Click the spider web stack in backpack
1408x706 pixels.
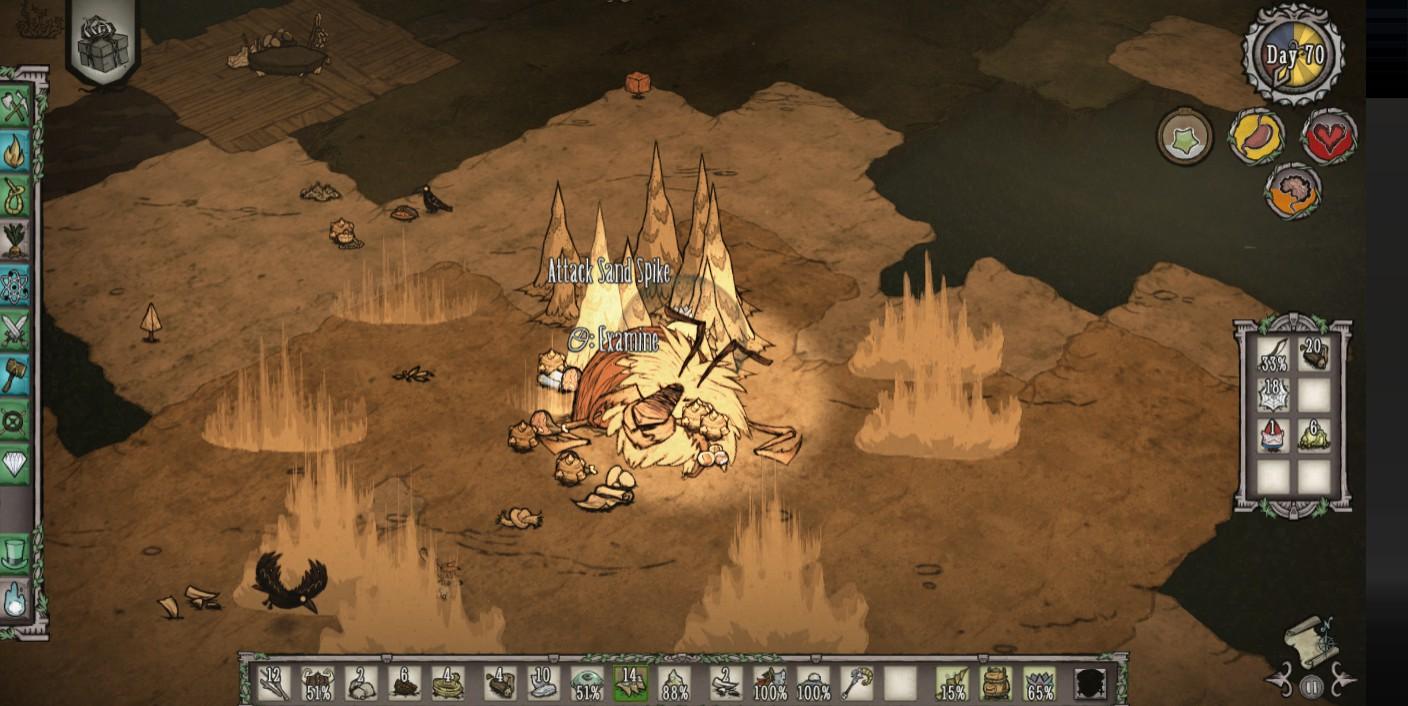tap(1273, 394)
